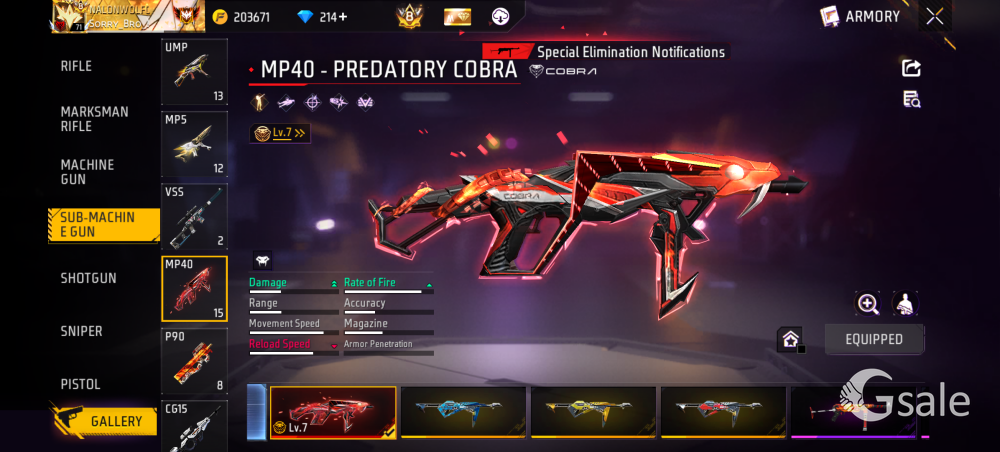Screen dimensions: 1000x452
Task: Choose the Shotgun category
Action: (x=88, y=278)
